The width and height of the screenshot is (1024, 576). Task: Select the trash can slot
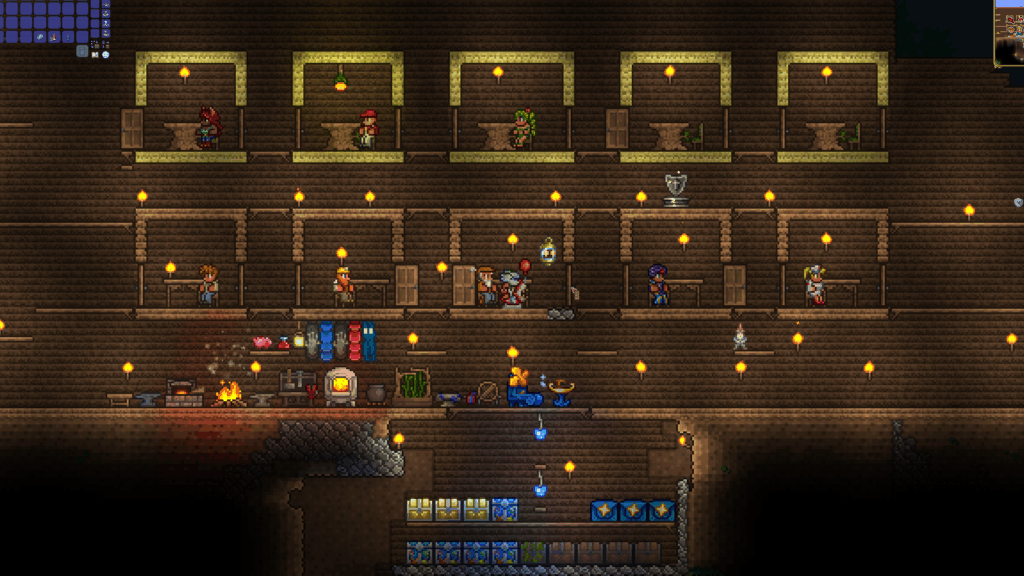coord(82,51)
